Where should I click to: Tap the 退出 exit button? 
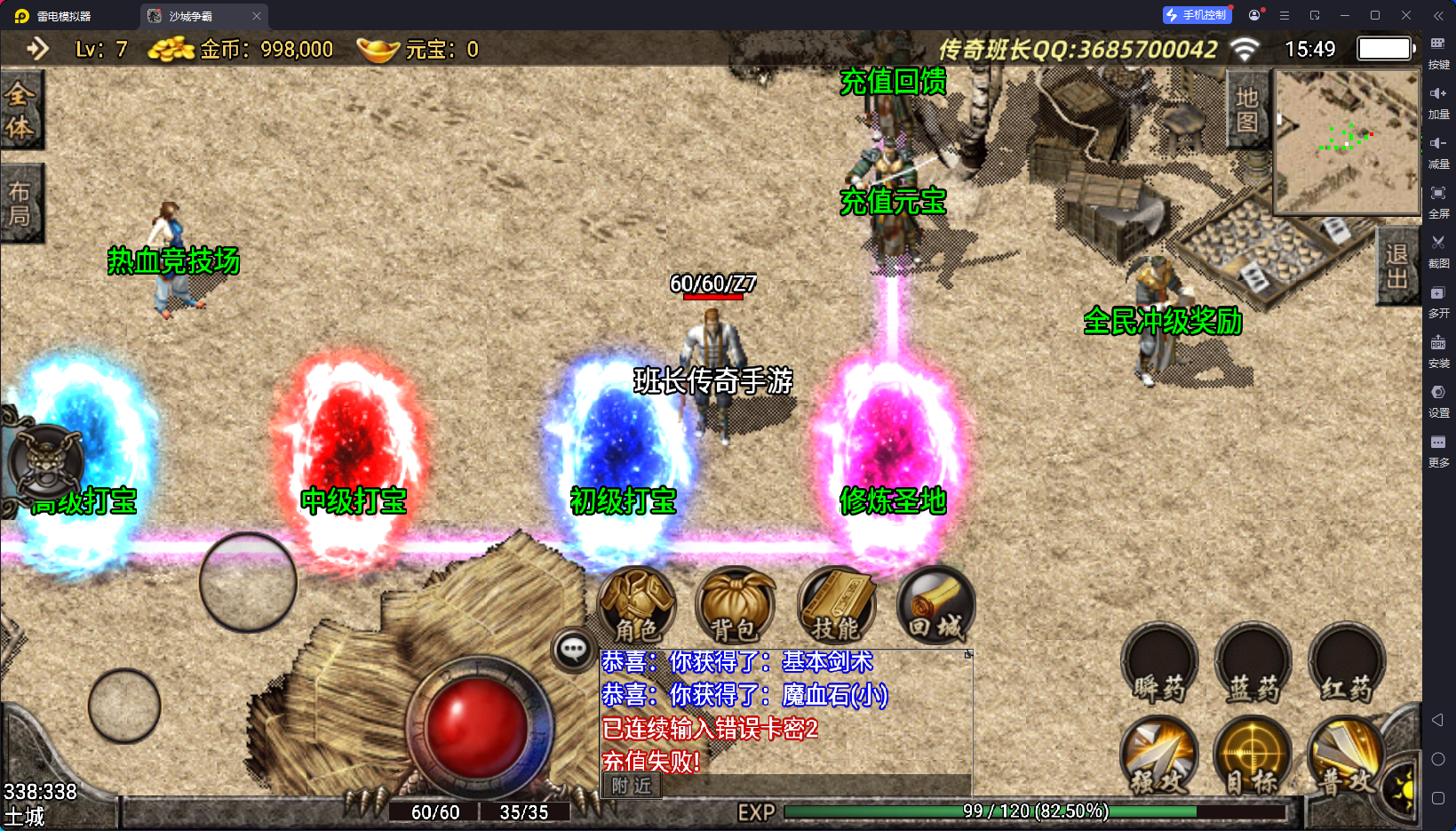coord(1396,267)
